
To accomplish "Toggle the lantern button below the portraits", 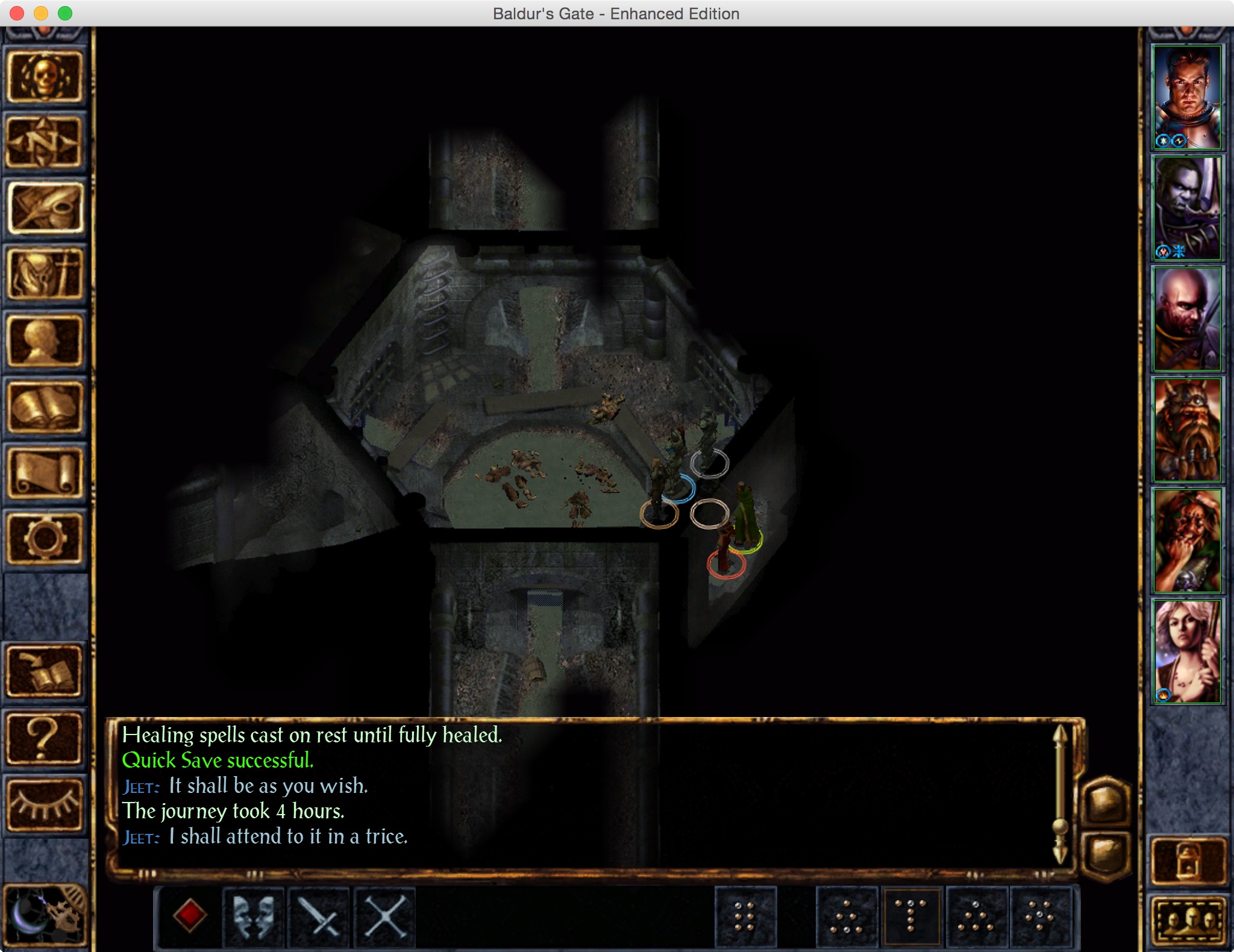I will click(x=1188, y=862).
